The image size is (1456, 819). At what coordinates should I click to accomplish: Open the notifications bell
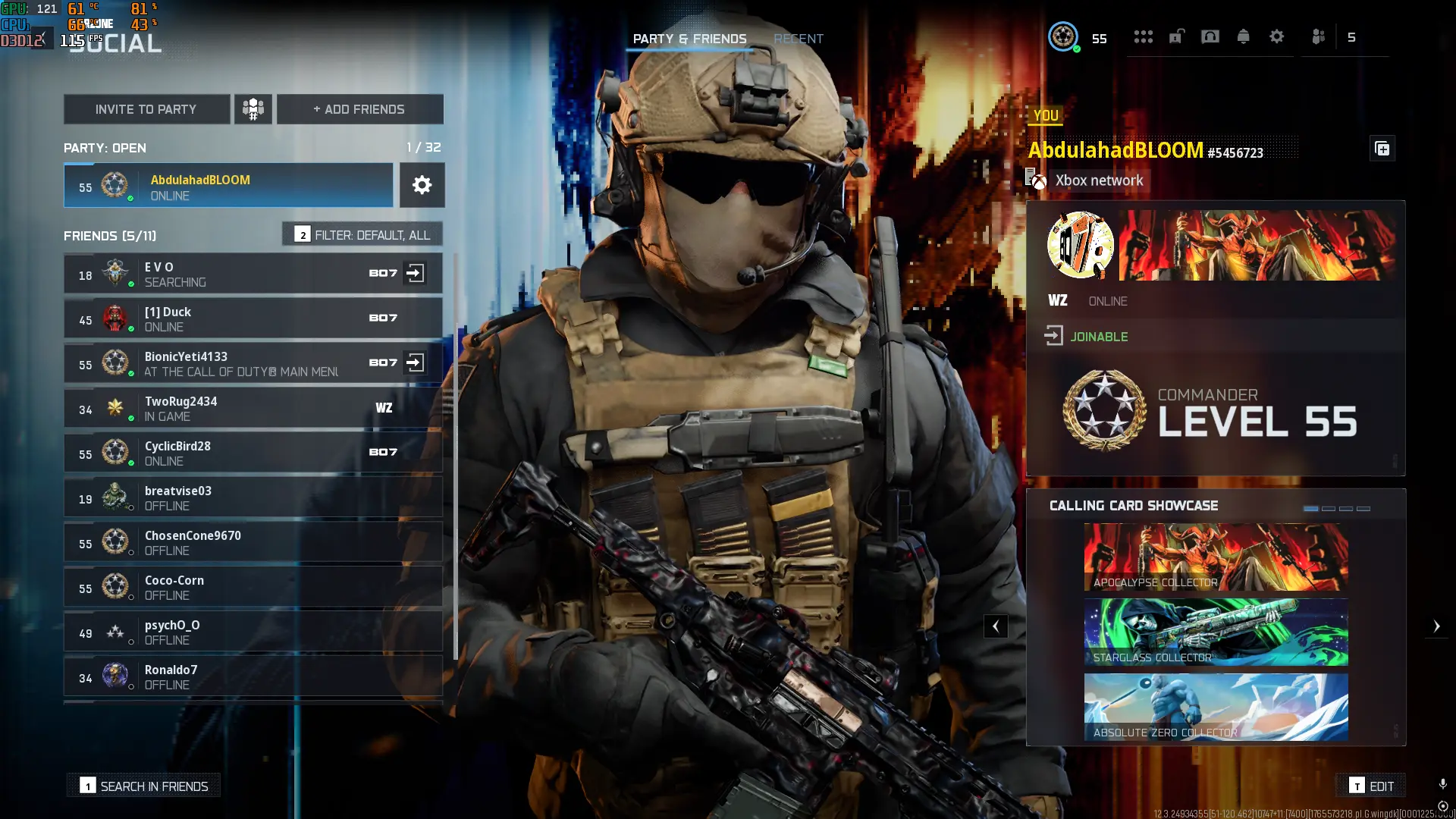(x=1244, y=36)
